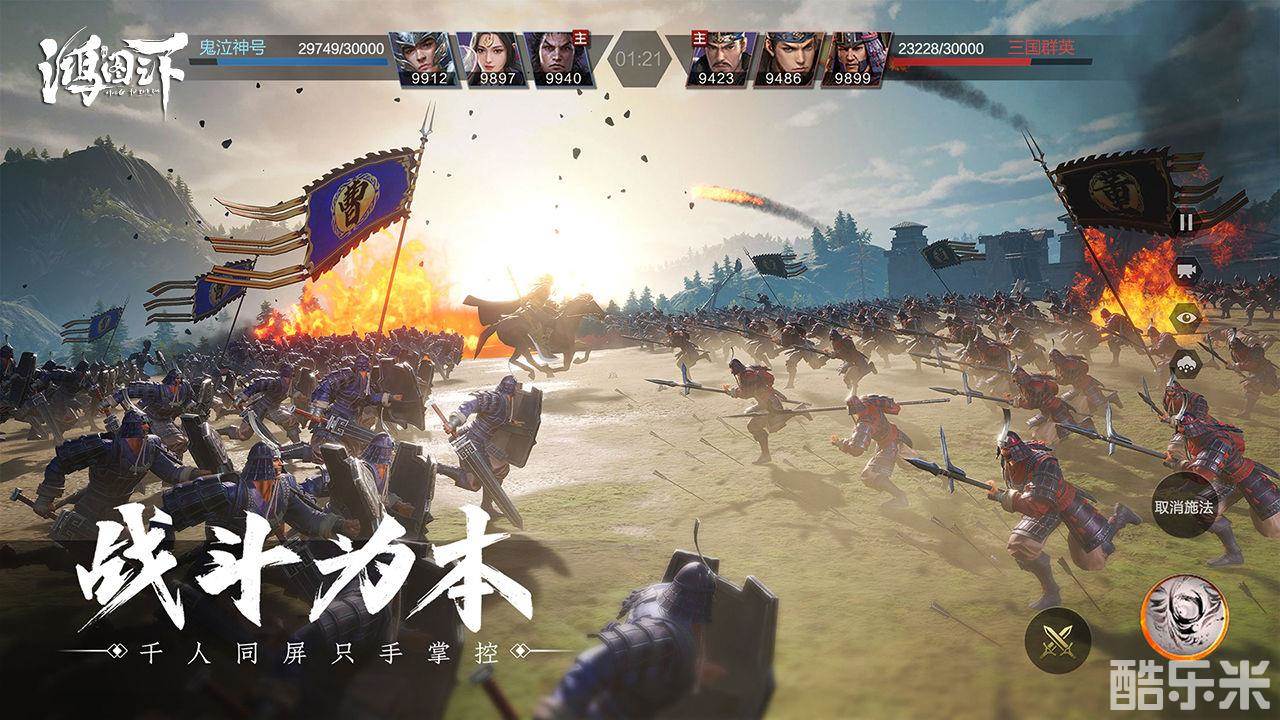1280x720 pixels.
Task: Open the camera recording mode
Action: [x=1188, y=267]
